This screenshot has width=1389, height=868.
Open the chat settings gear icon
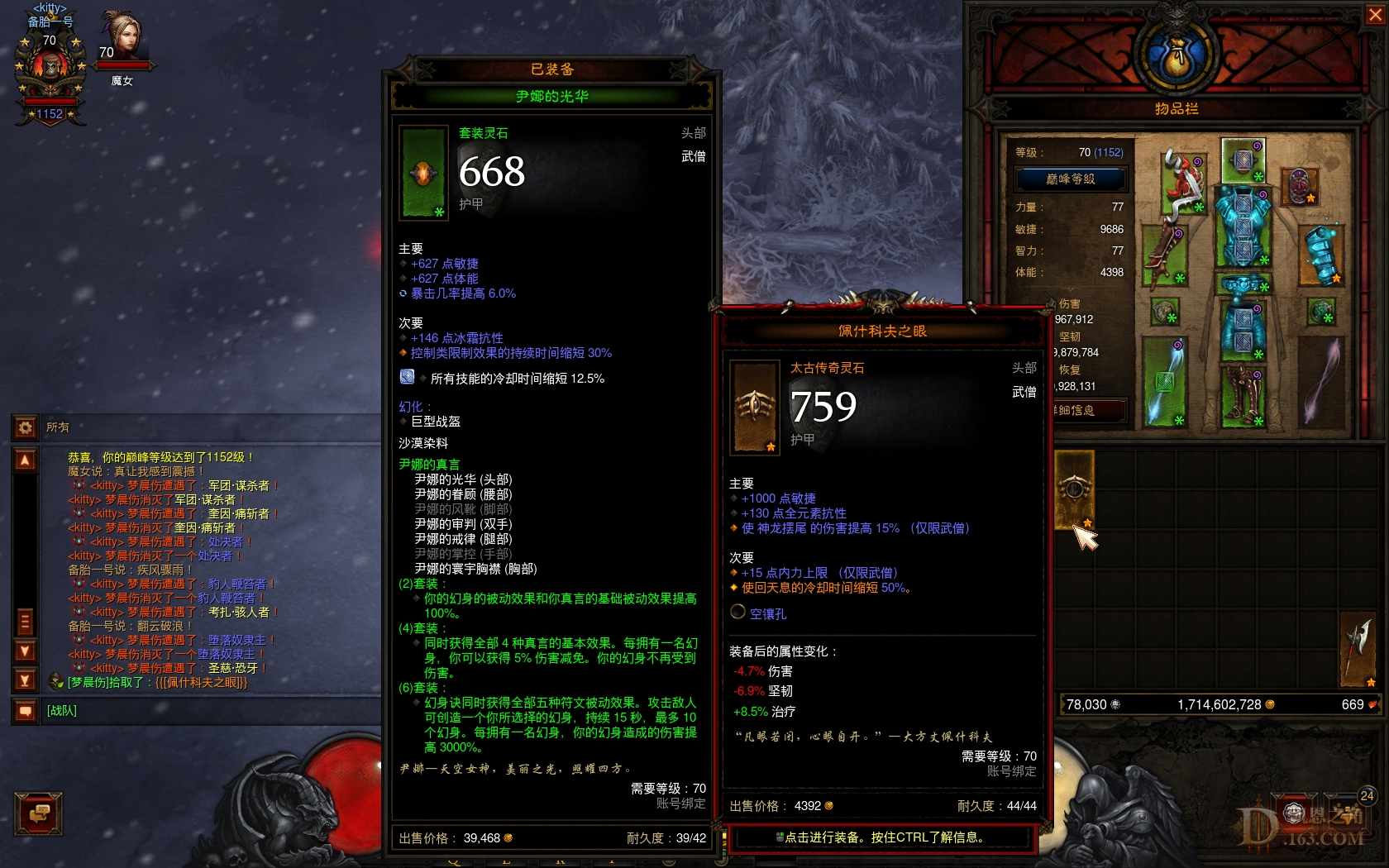(24, 425)
